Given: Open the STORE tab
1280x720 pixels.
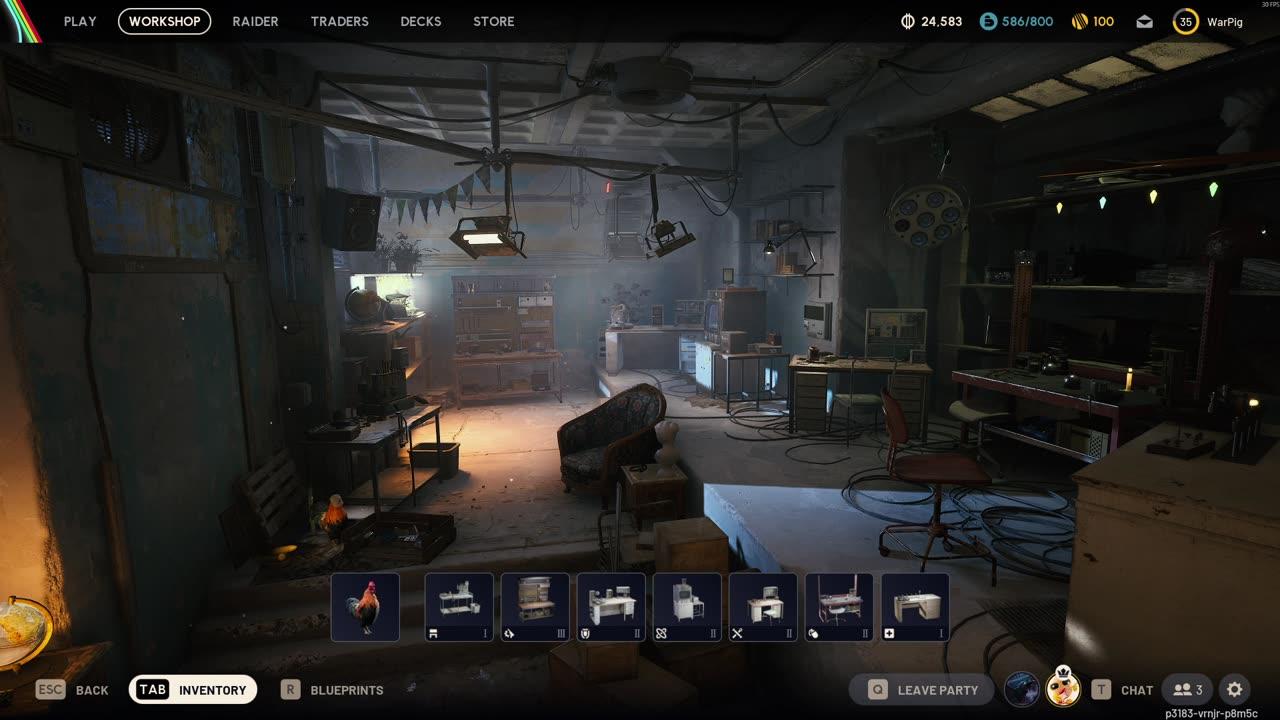Looking at the screenshot, I should click(493, 21).
